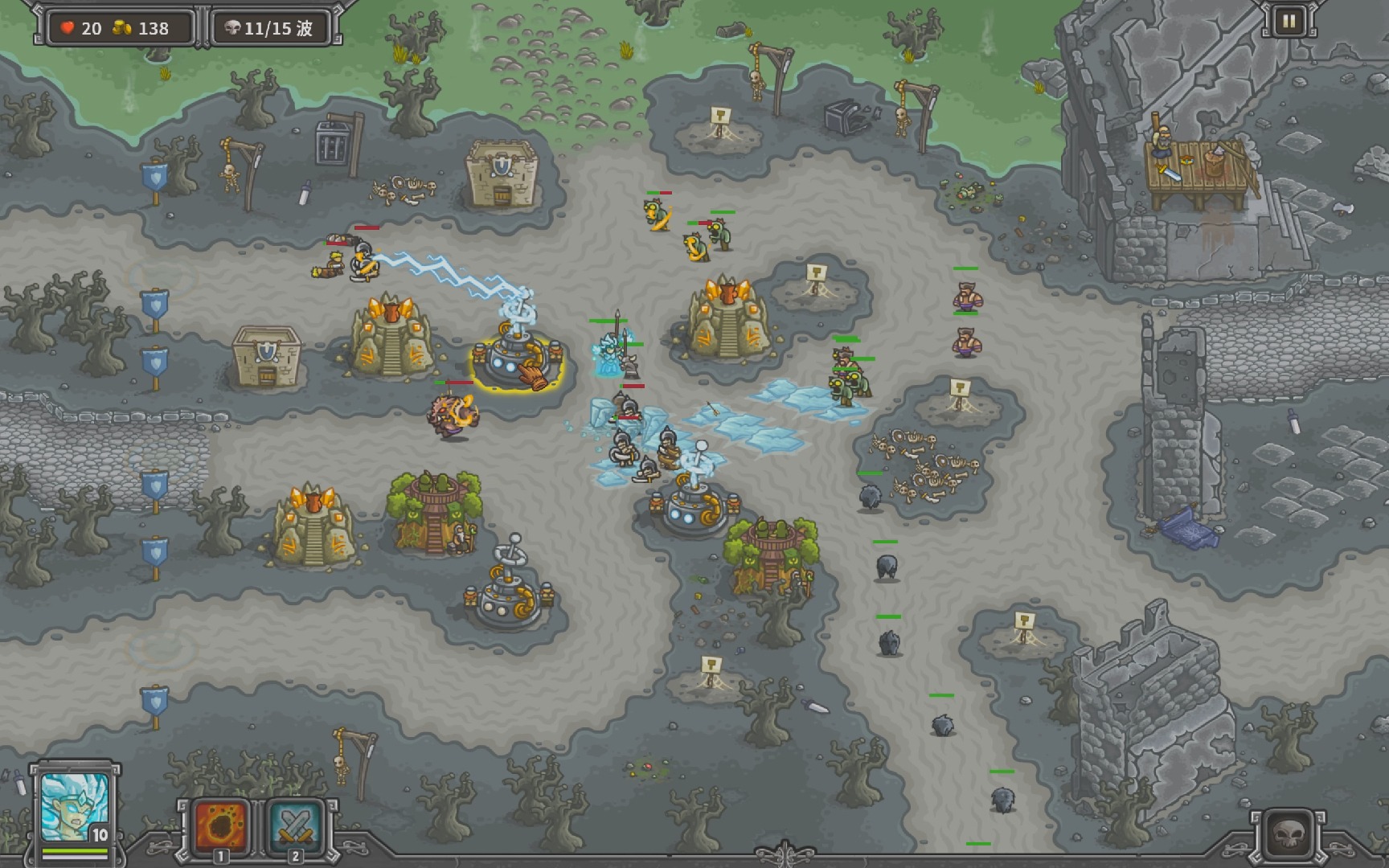Select the ice hero portrait

pos(74,806)
